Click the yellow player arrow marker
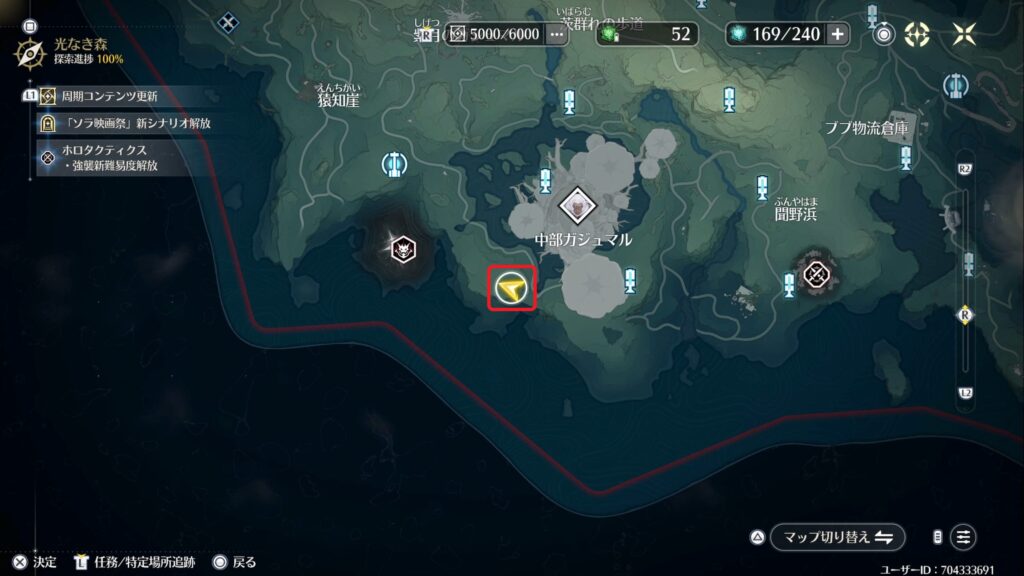The image size is (1024, 576). tap(512, 289)
